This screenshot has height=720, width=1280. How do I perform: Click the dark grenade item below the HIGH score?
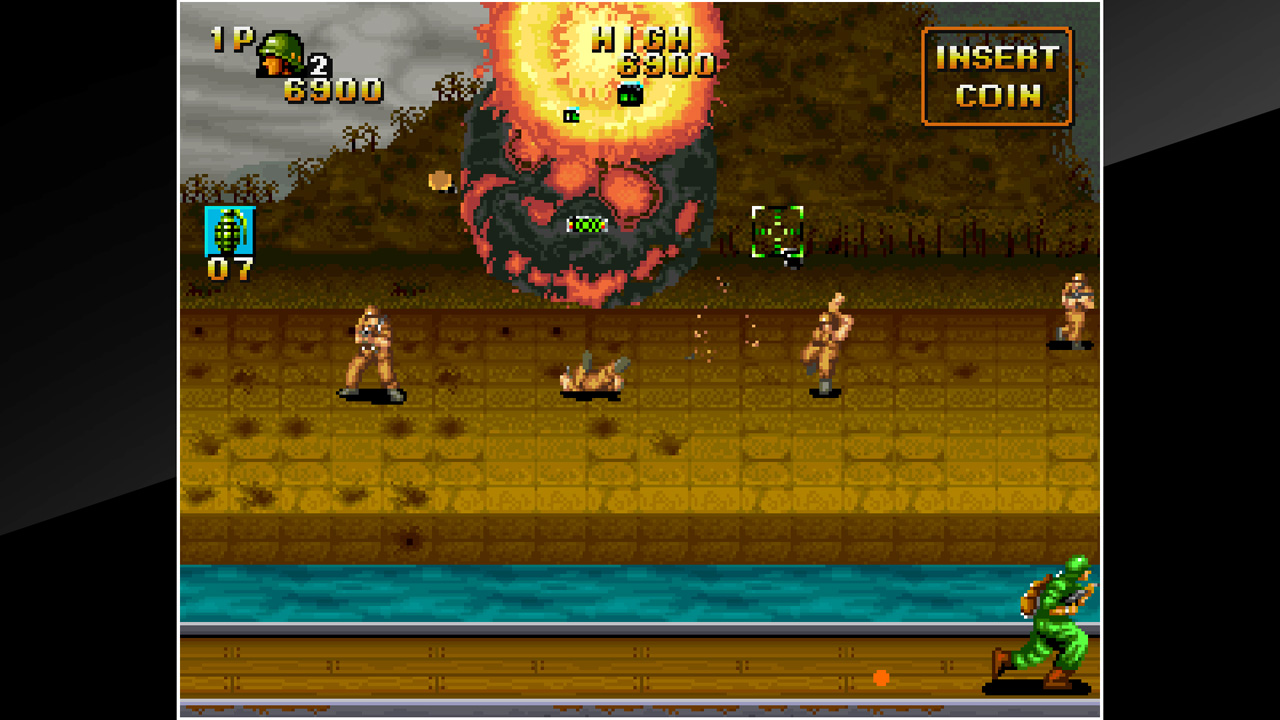[x=628, y=97]
